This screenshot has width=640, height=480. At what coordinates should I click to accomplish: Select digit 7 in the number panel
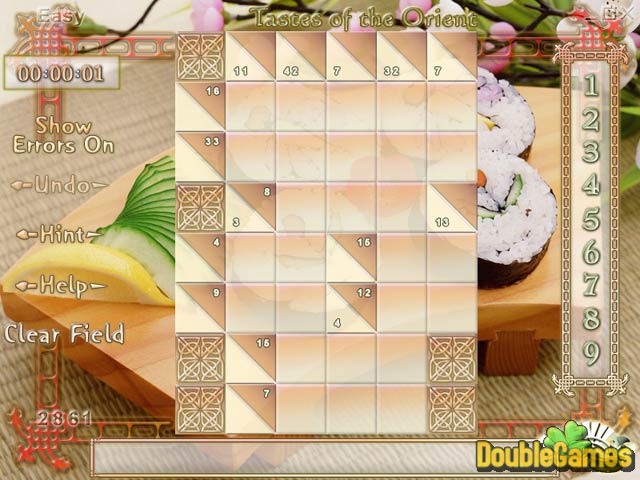[591, 285]
